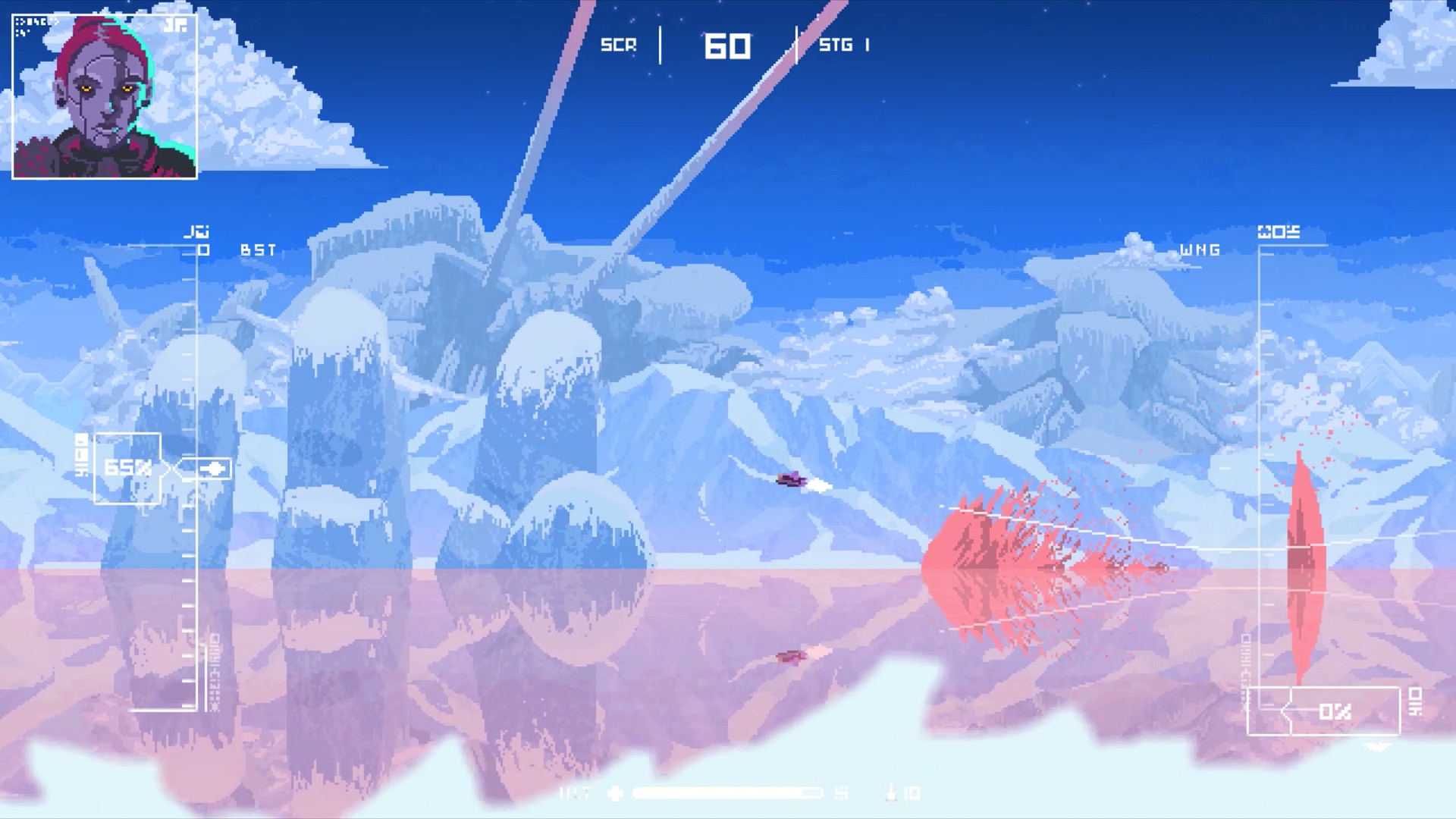This screenshot has height=819, width=1456.
Task: Select the JR callsign icon on the portrait
Action: click(x=174, y=27)
